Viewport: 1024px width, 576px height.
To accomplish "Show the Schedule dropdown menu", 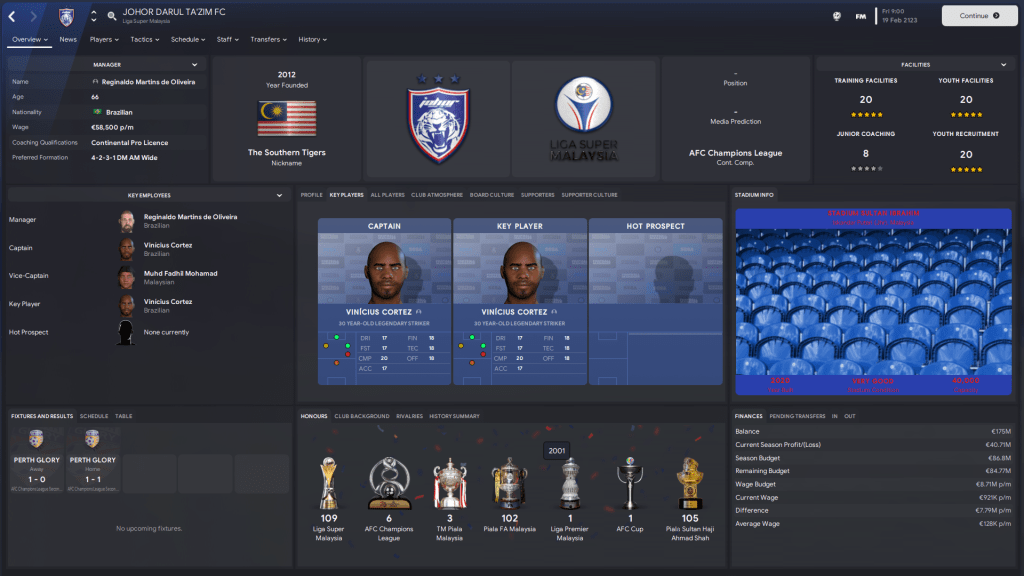I will point(188,39).
